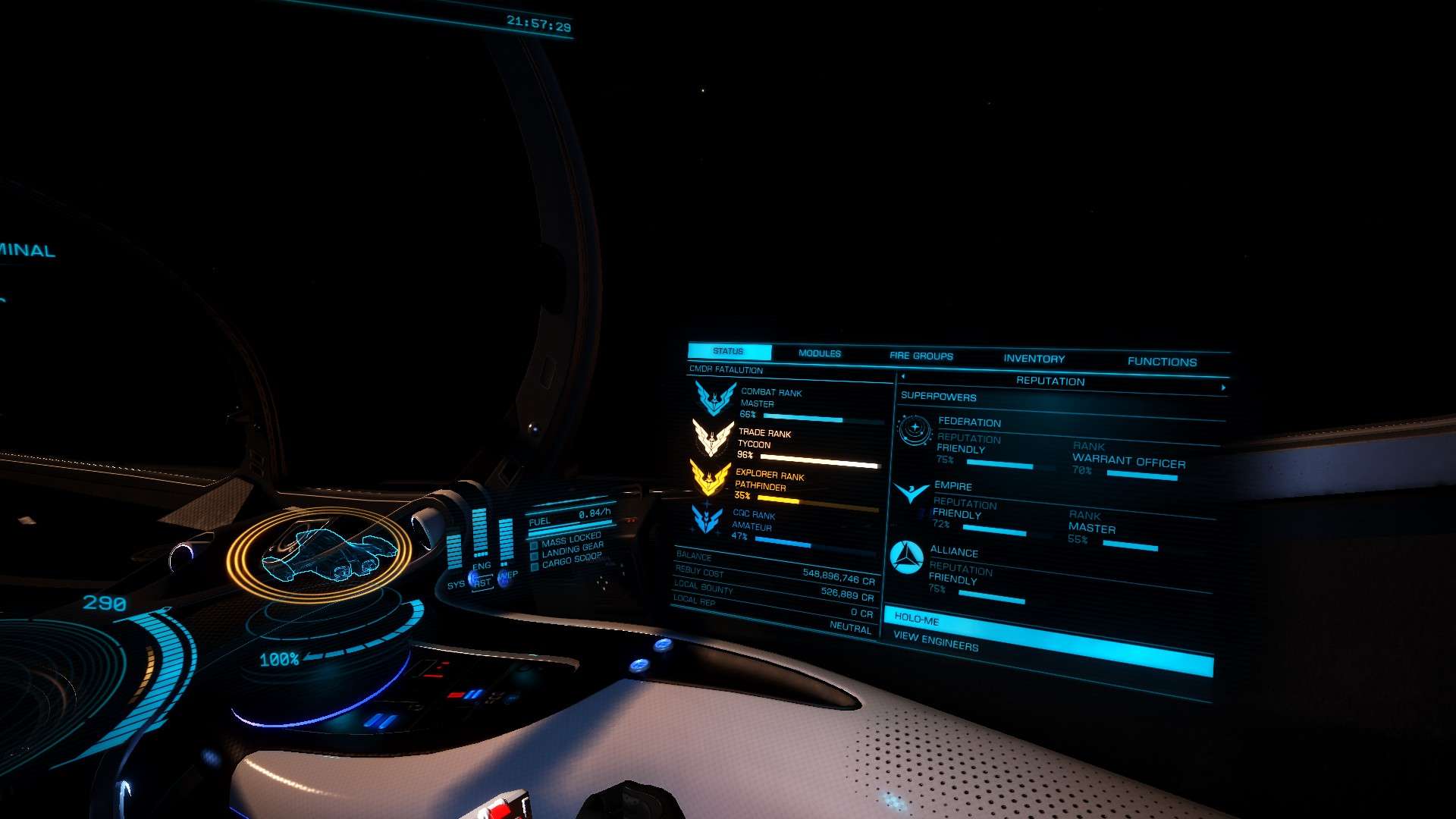Screen dimensions: 1456x819
Task: Select the Fire Groups tab
Action: (x=921, y=356)
